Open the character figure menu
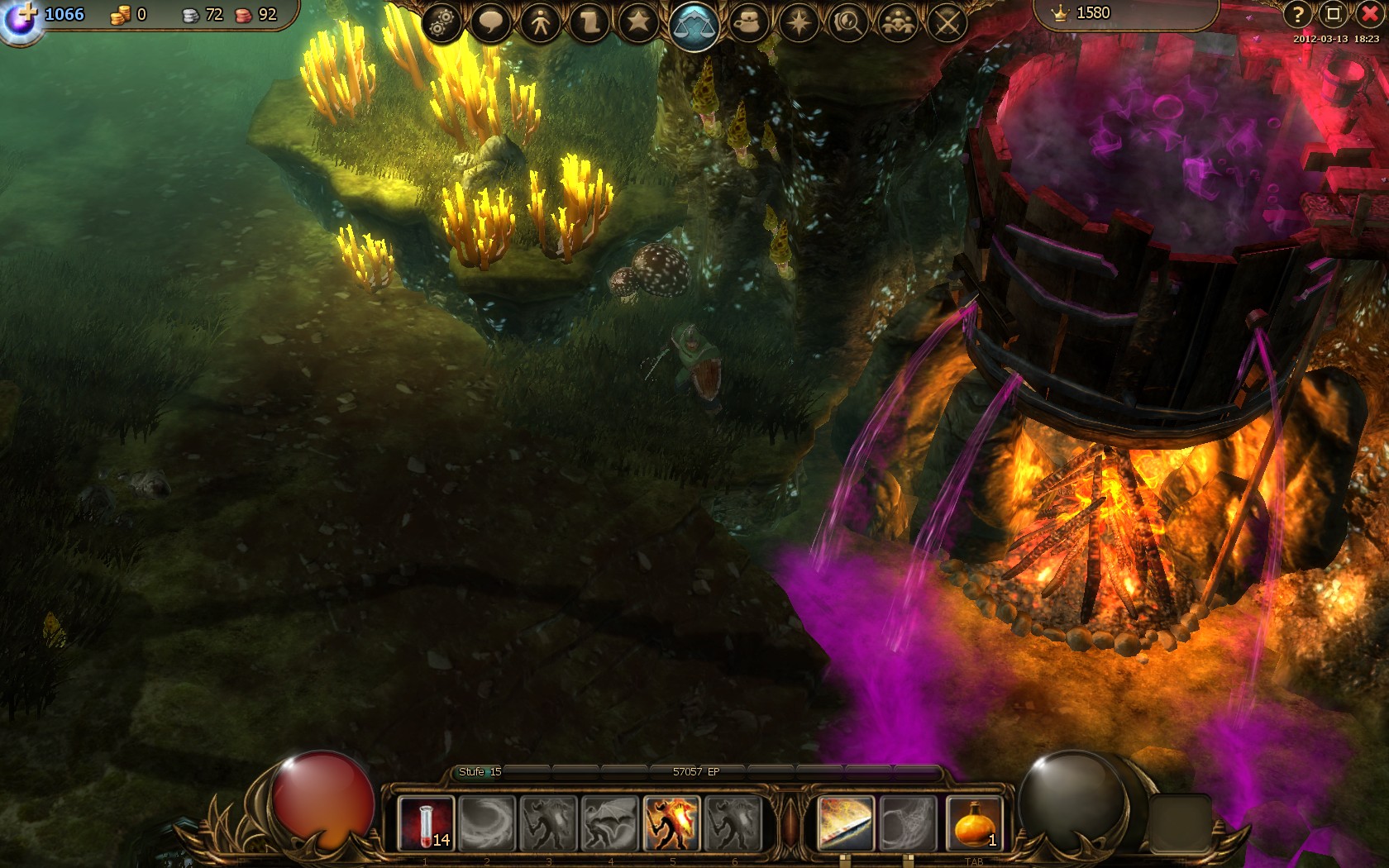This screenshot has height=868, width=1389. point(540,22)
